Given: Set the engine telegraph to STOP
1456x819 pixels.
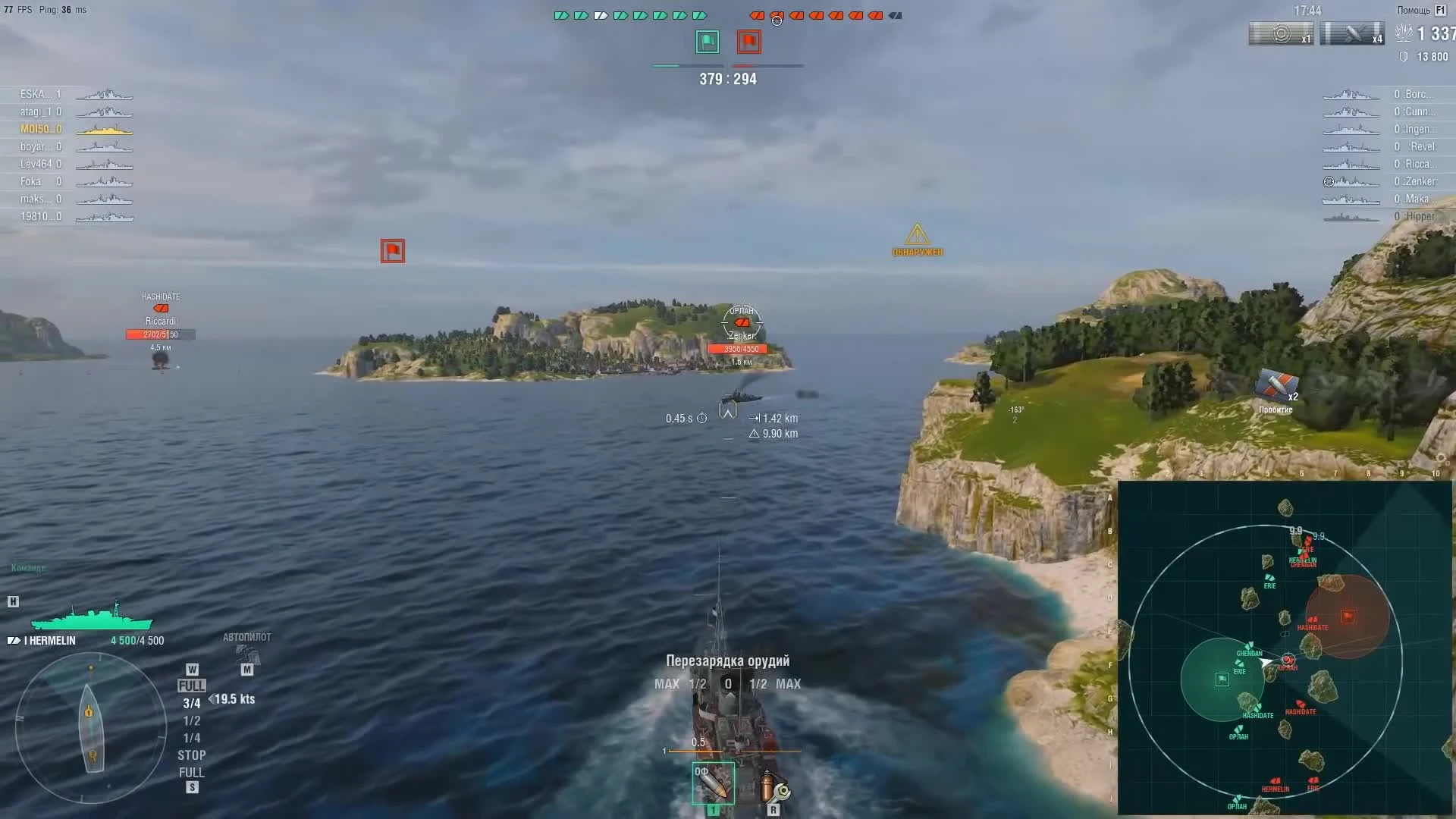Looking at the screenshot, I should pyautogui.click(x=192, y=755).
